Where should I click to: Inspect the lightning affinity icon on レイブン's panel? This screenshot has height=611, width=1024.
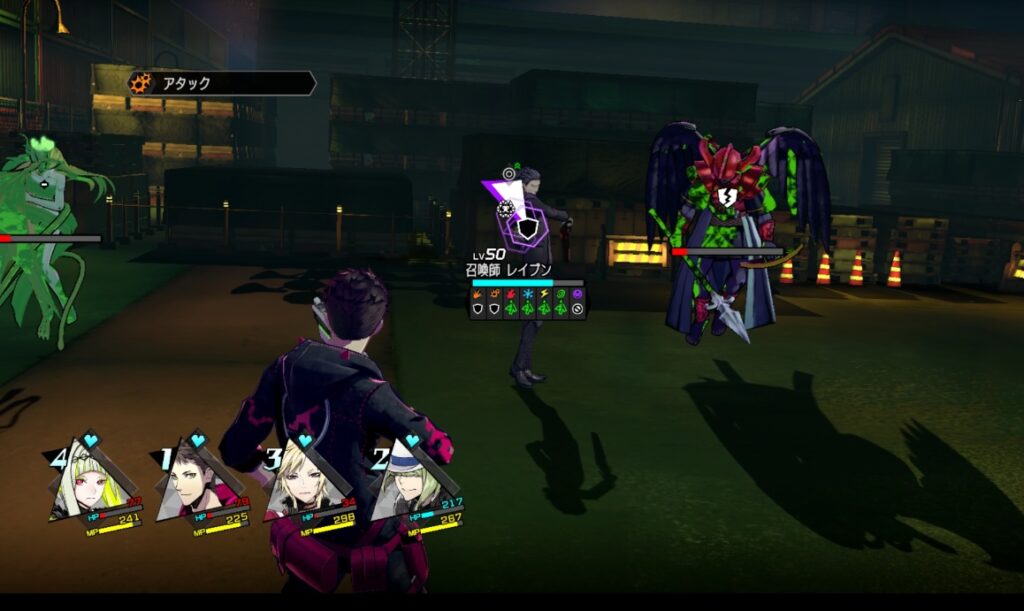pyautogui.click(x=544, y=295)
